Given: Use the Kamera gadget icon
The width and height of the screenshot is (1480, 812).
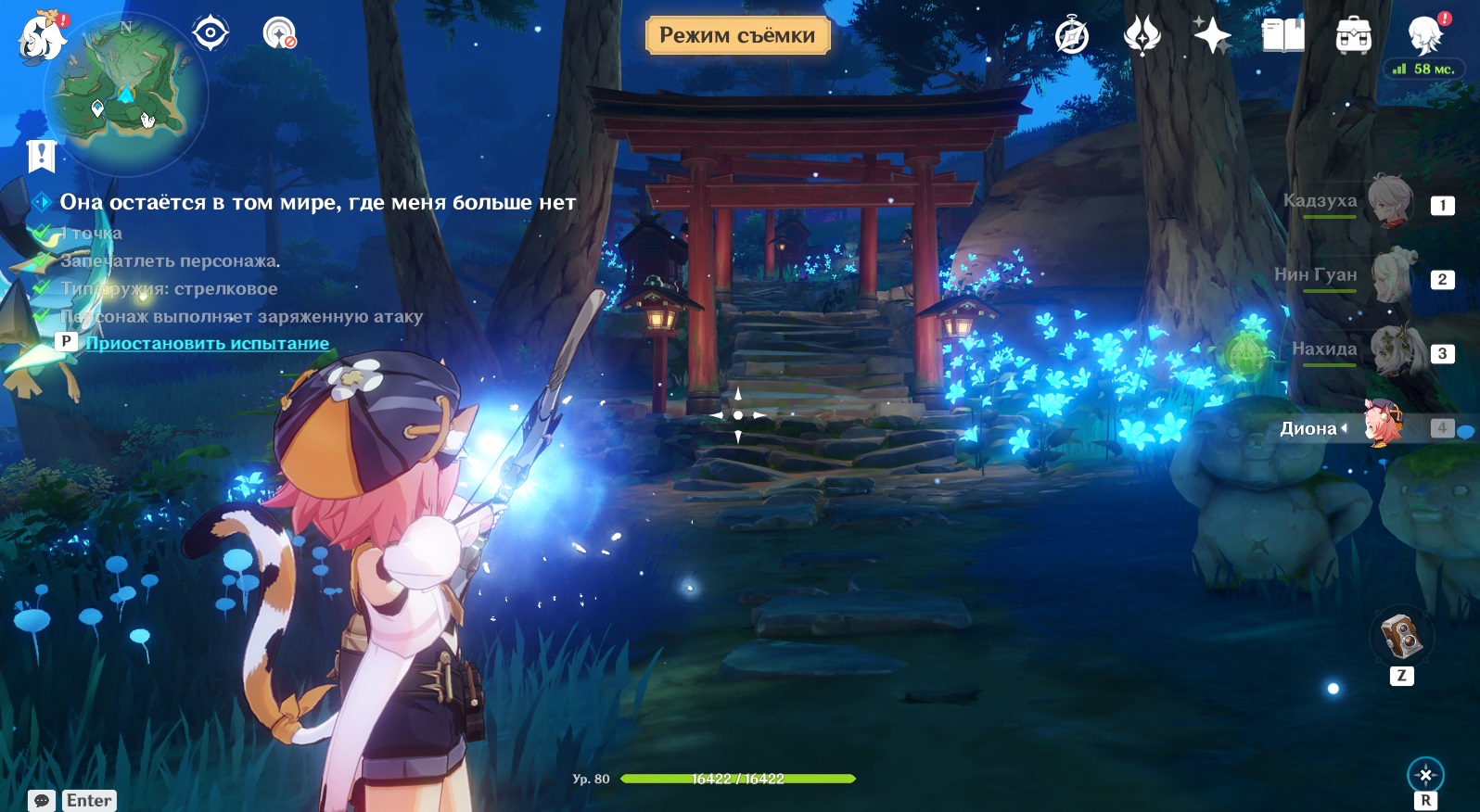Looking at the screenshot, I should pos(1401,635).
